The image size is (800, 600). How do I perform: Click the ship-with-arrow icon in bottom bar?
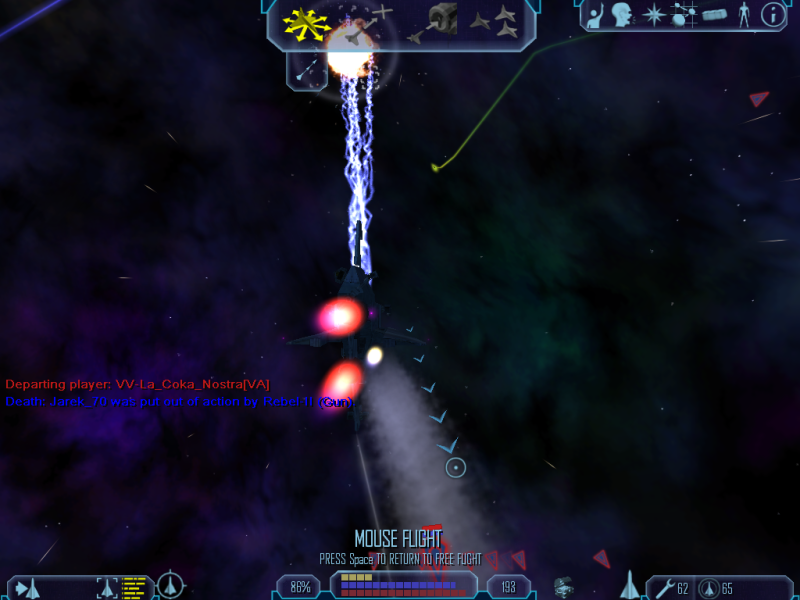click(25, 587)
